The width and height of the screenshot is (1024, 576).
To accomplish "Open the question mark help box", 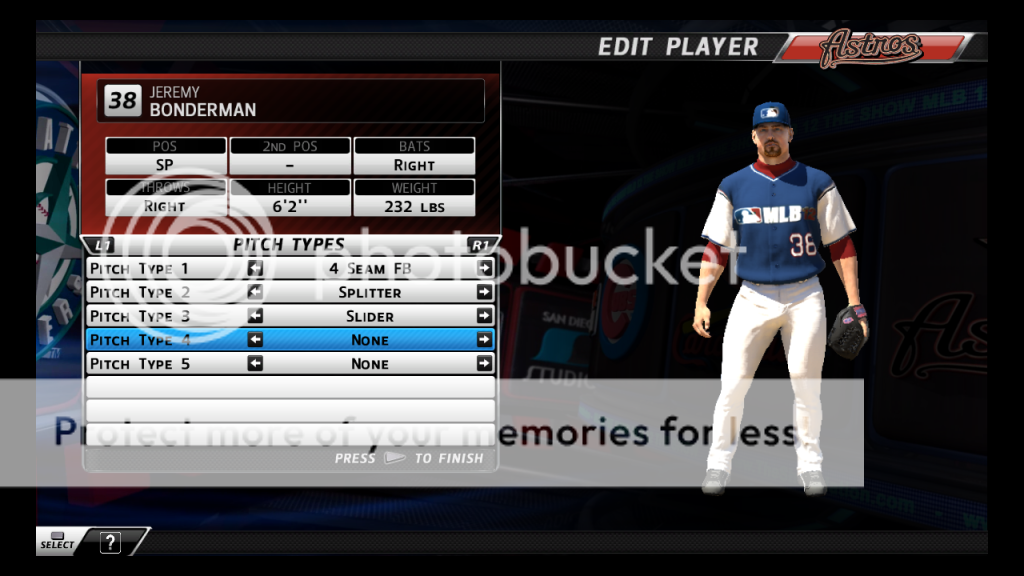I will [x=110, y=543].
